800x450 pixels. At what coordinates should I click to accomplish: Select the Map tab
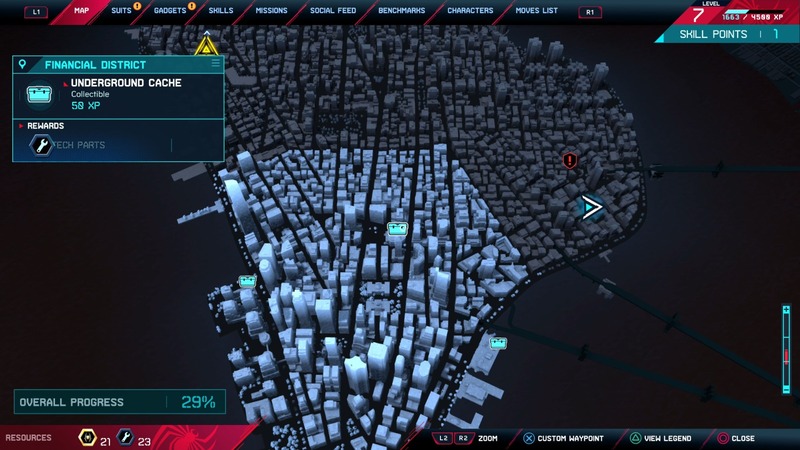(81, 11)
